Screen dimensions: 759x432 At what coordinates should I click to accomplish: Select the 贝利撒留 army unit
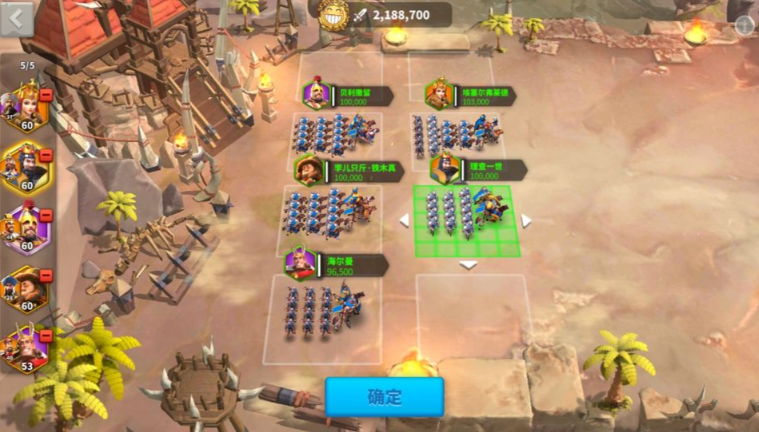point(335,134)
